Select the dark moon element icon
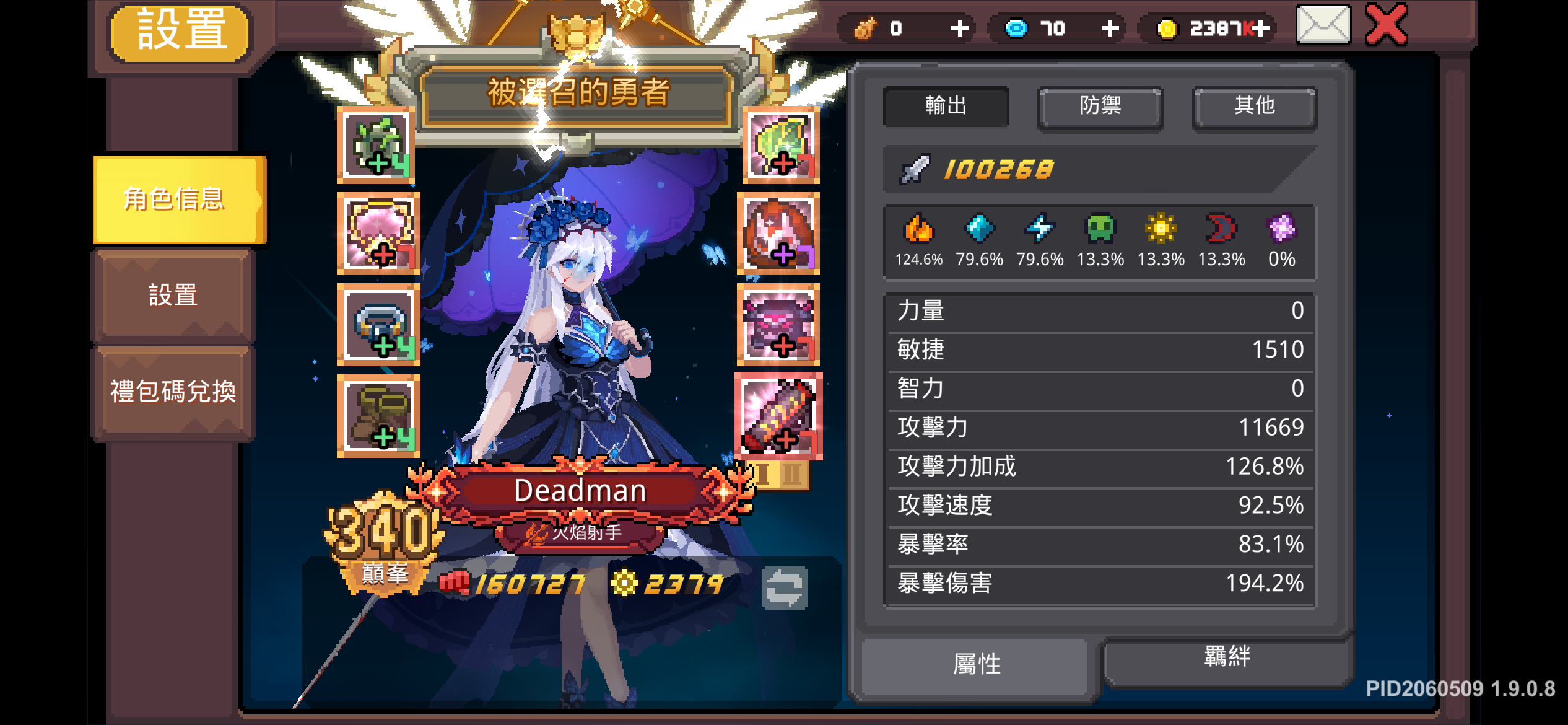1568x725 pixels. 1221,231
